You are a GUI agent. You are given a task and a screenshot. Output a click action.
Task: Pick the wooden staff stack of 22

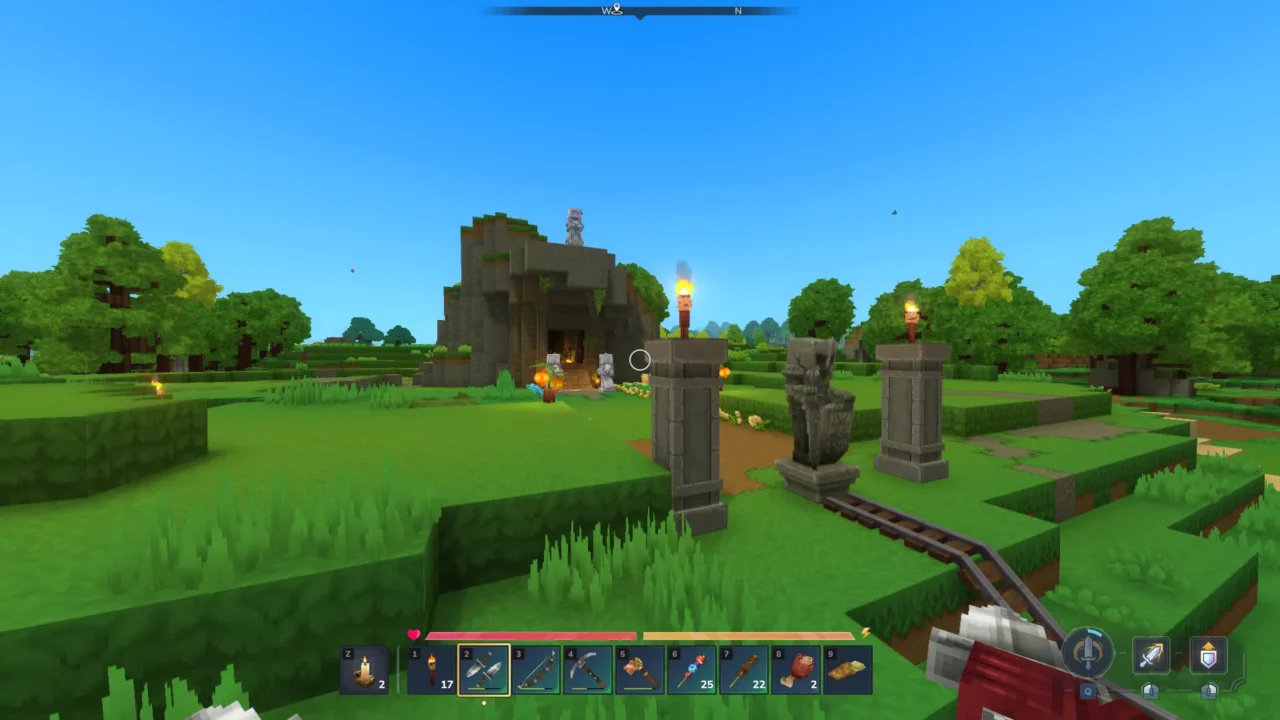pos(744,669)
